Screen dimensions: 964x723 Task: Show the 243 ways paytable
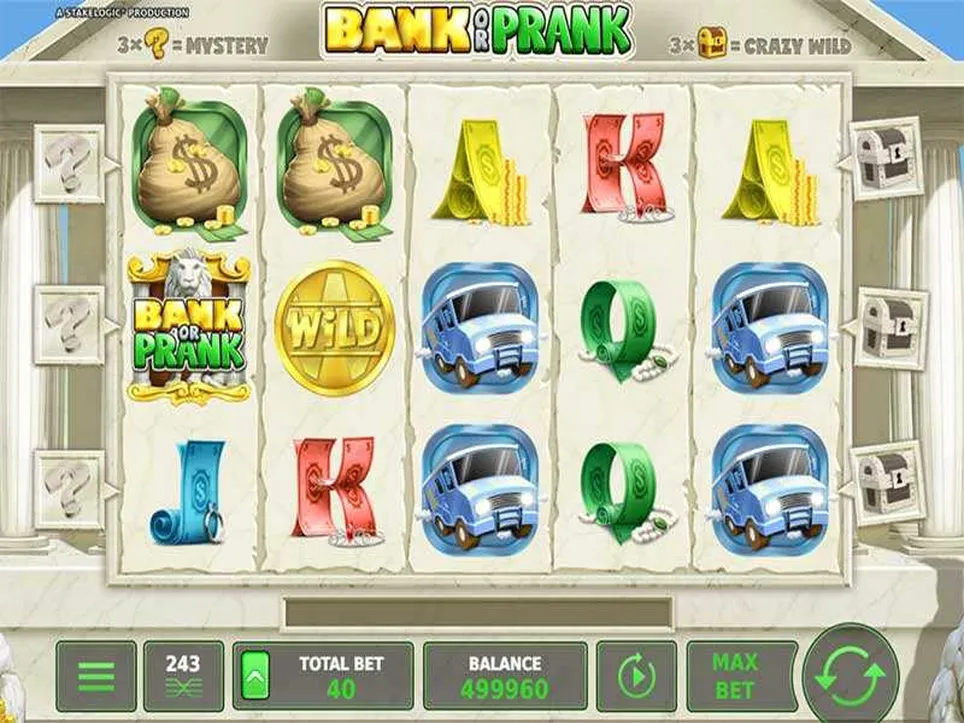(x=183, y=676)
